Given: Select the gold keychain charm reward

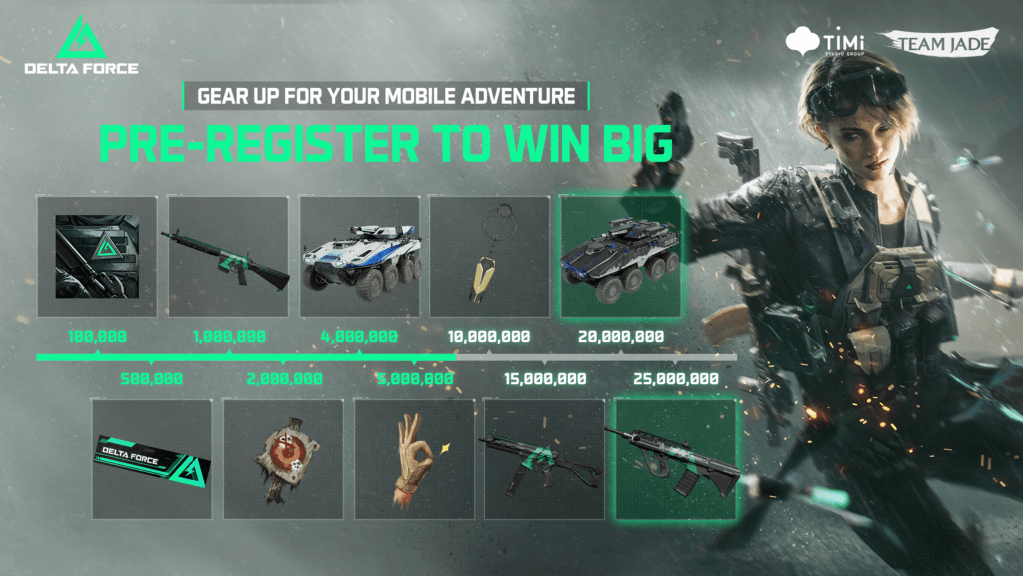Looking at the screenshot, I should (x=489, y=256).
